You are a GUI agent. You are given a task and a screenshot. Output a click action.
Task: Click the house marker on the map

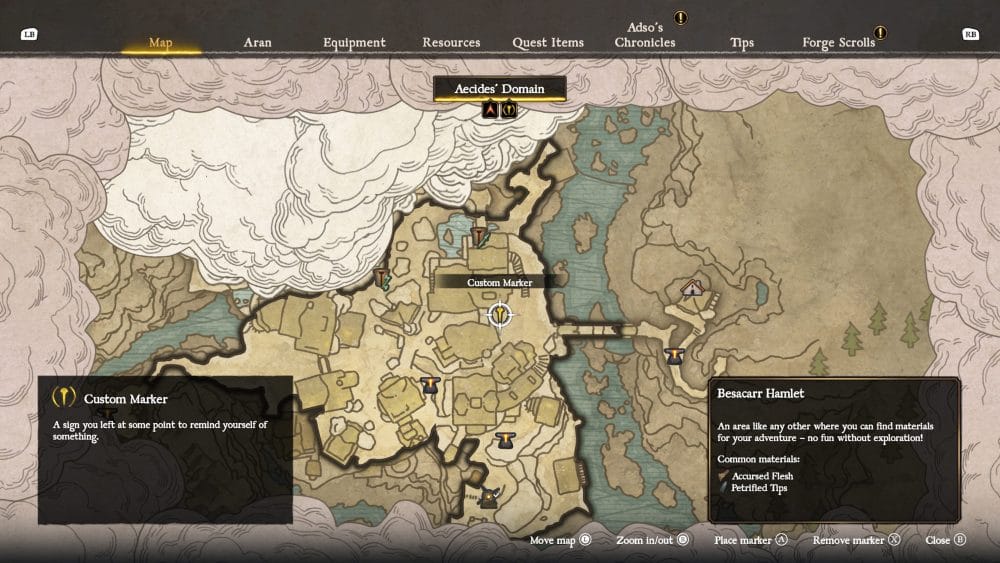[x=692, y=289]
